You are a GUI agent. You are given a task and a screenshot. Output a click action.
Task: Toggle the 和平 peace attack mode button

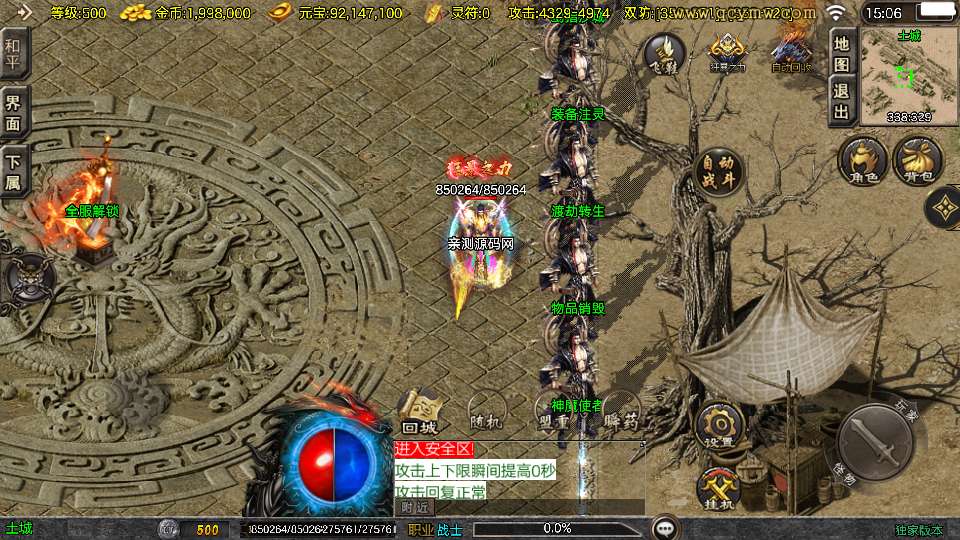[14, 56]
